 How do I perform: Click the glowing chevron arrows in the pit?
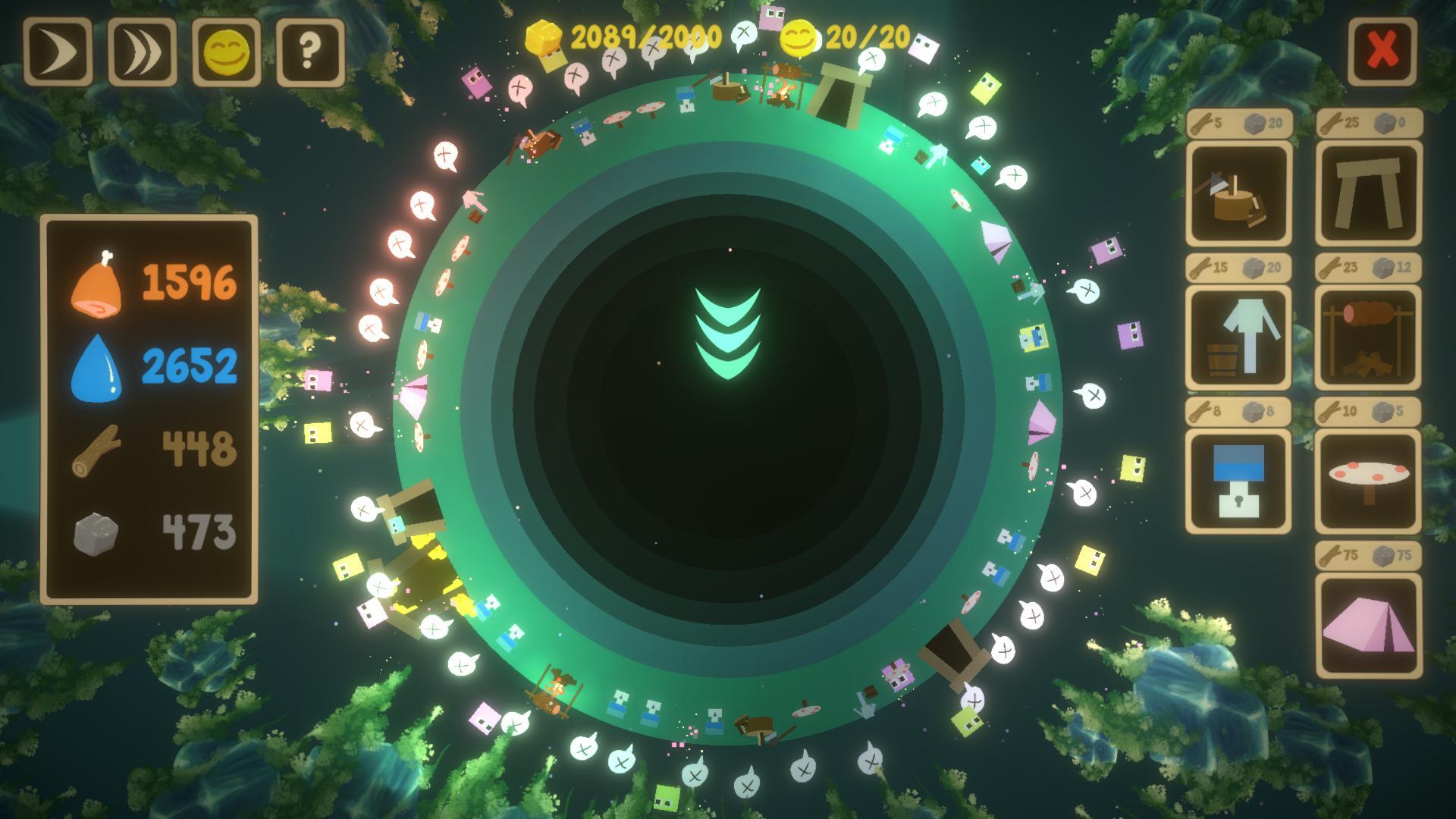tap(727, 332)
